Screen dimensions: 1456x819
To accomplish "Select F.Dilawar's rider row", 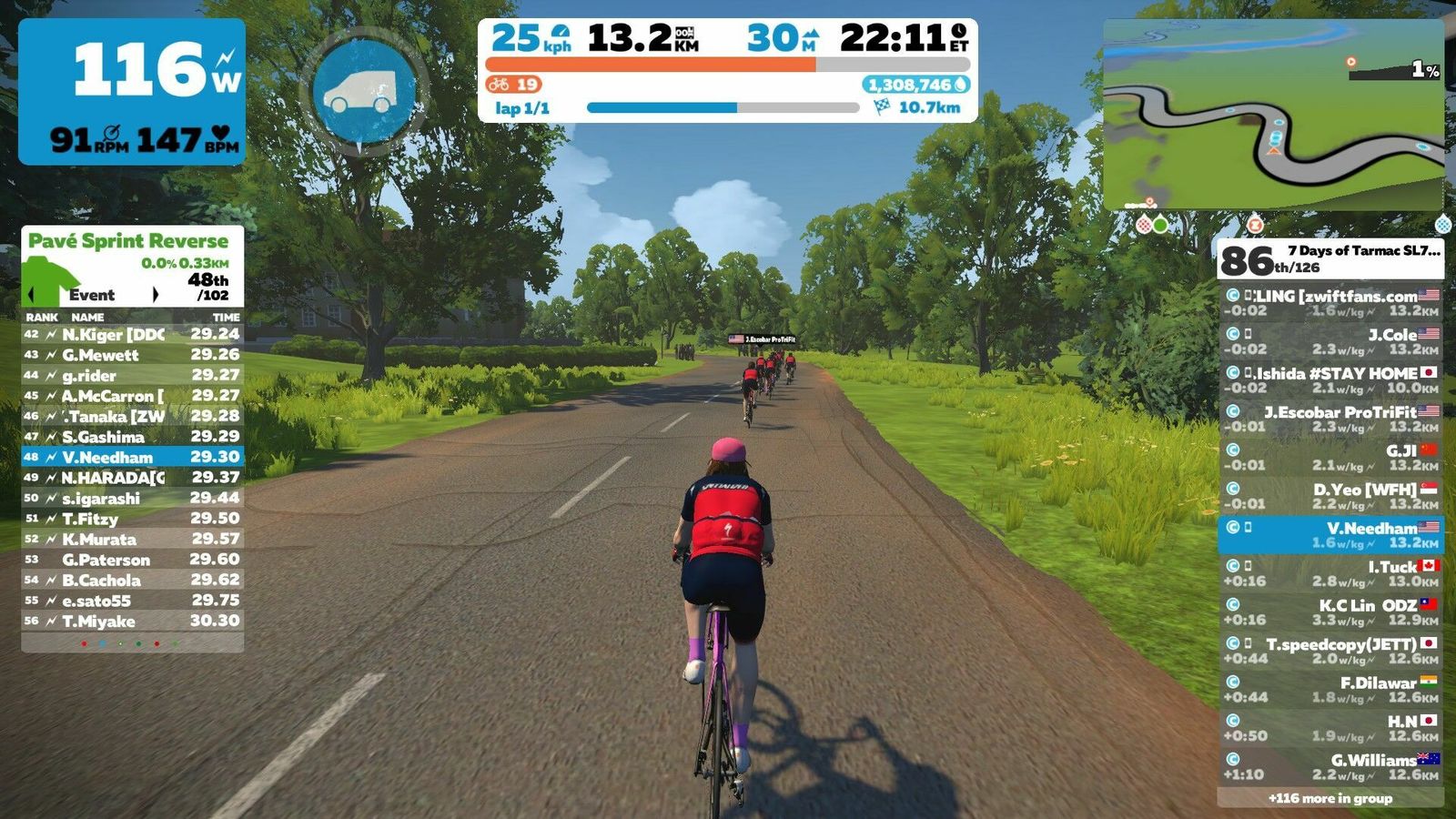I will (1330, 690).
